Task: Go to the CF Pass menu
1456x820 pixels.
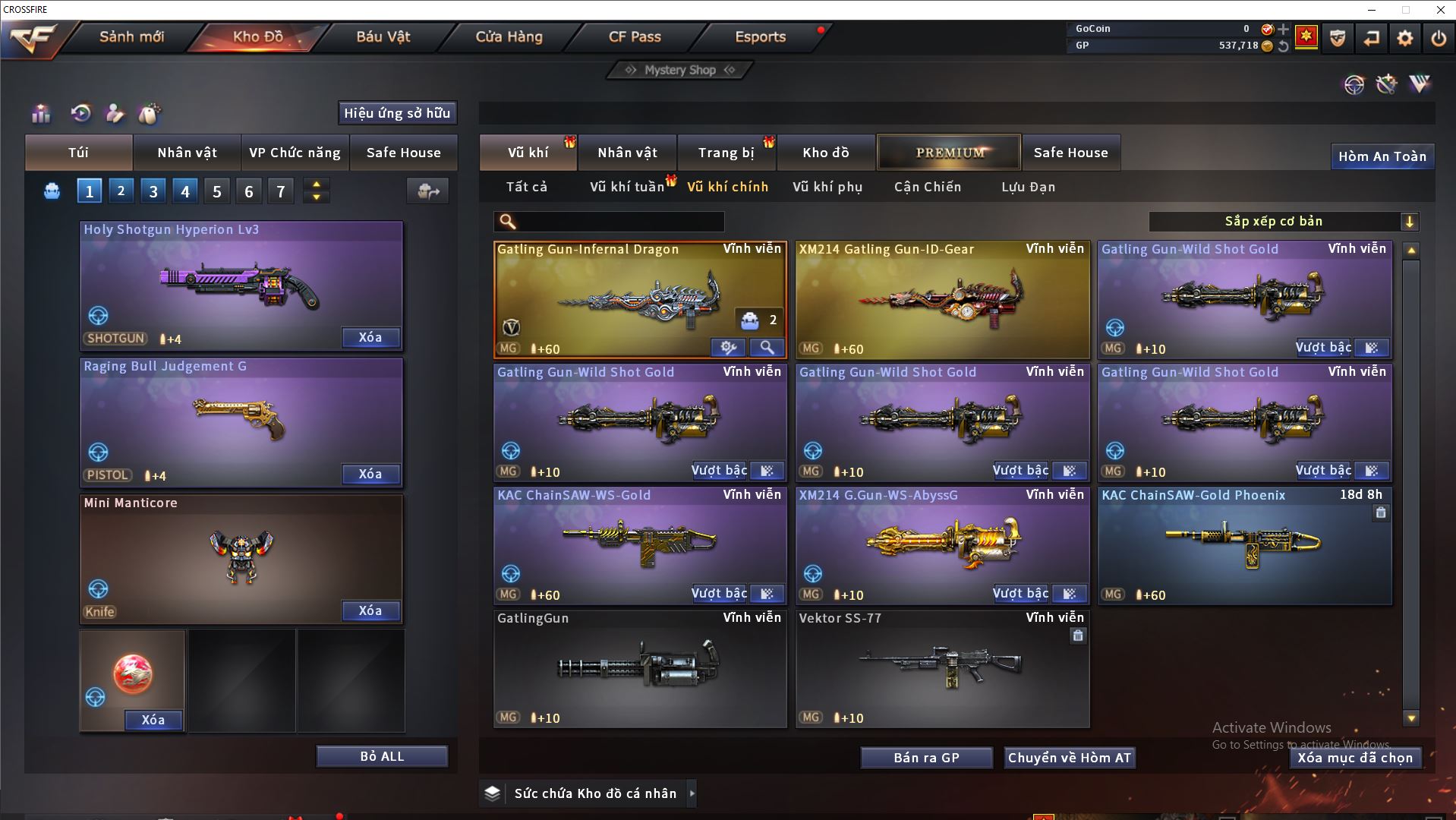Action: pyautogui.click(x=635, y=36)
